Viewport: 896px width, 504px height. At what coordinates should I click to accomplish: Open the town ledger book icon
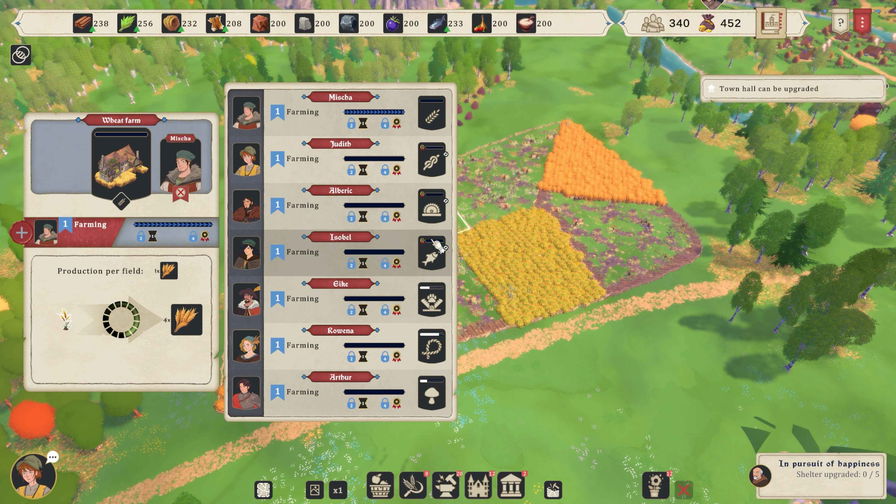tap(771, 22)
